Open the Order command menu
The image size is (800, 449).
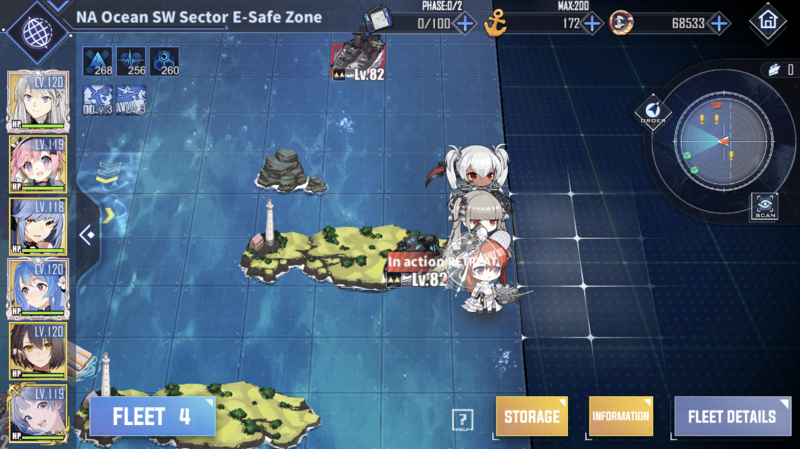652,113
